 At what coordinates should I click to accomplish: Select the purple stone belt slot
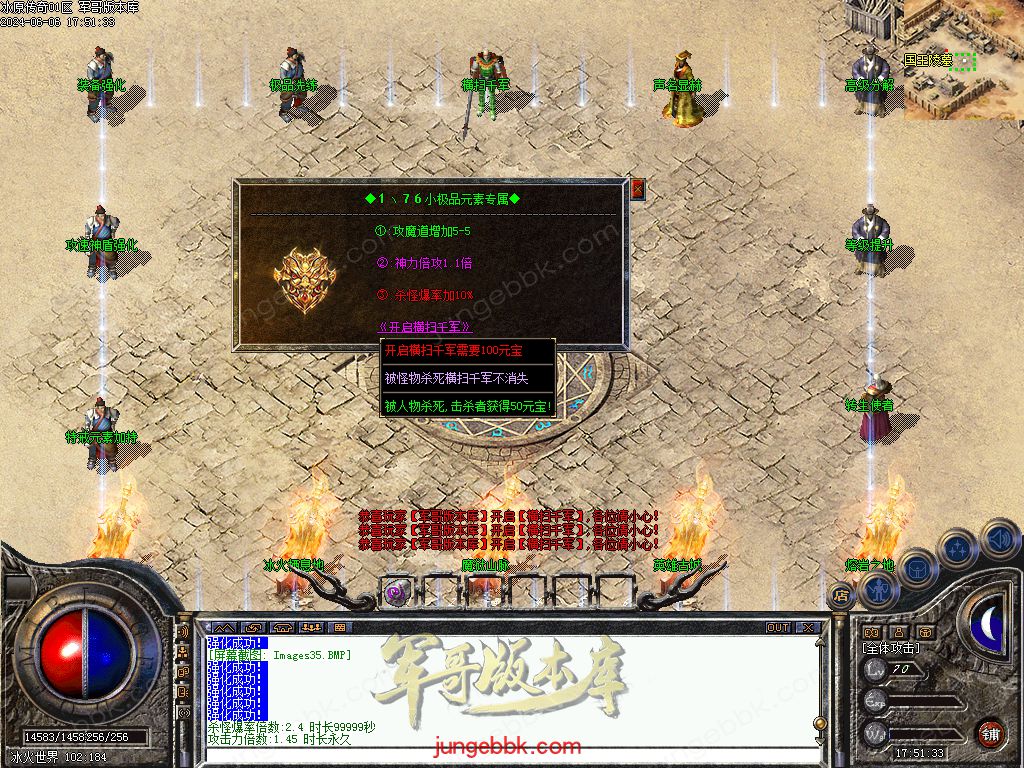pyautogui.click(x=397, y=592)
